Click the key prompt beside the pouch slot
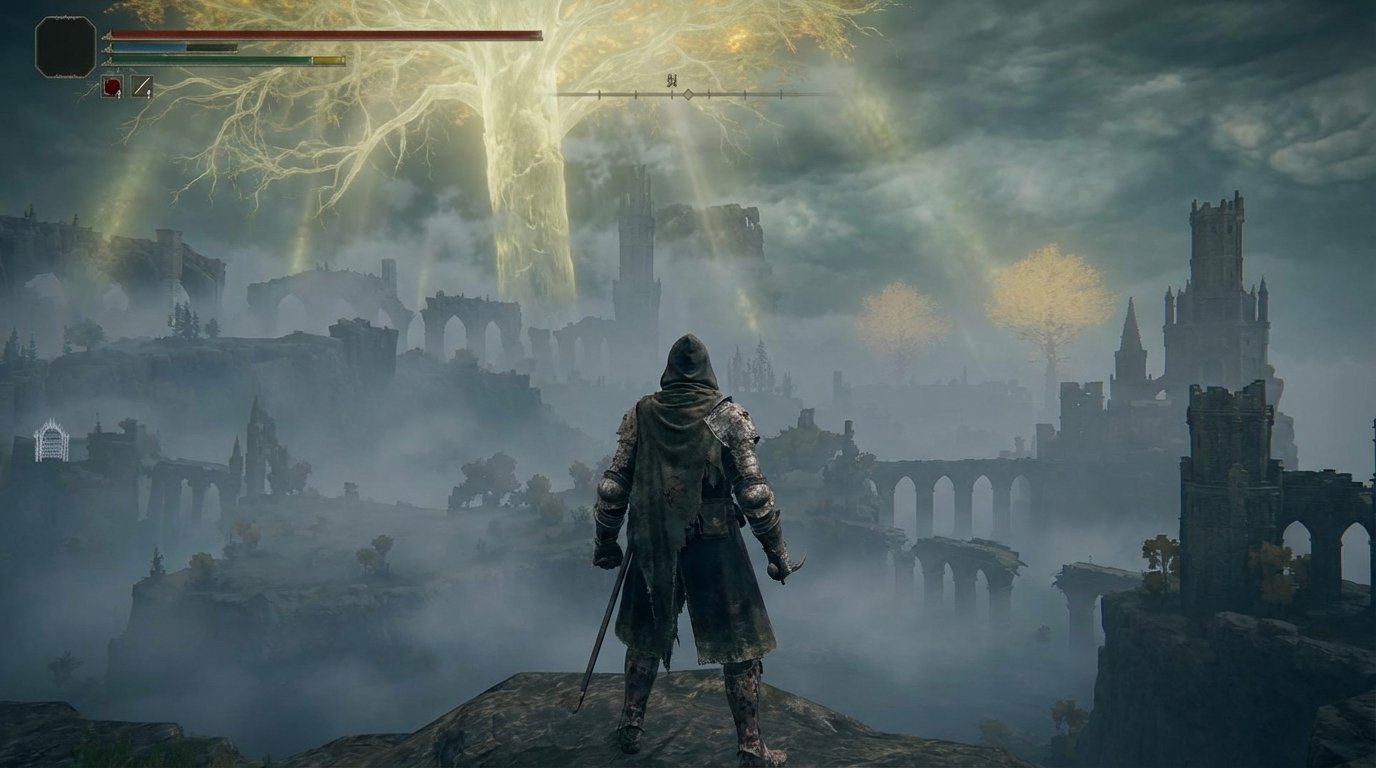Image resolution: width=1376 pixels, height=768 pixels. point(149,94)
